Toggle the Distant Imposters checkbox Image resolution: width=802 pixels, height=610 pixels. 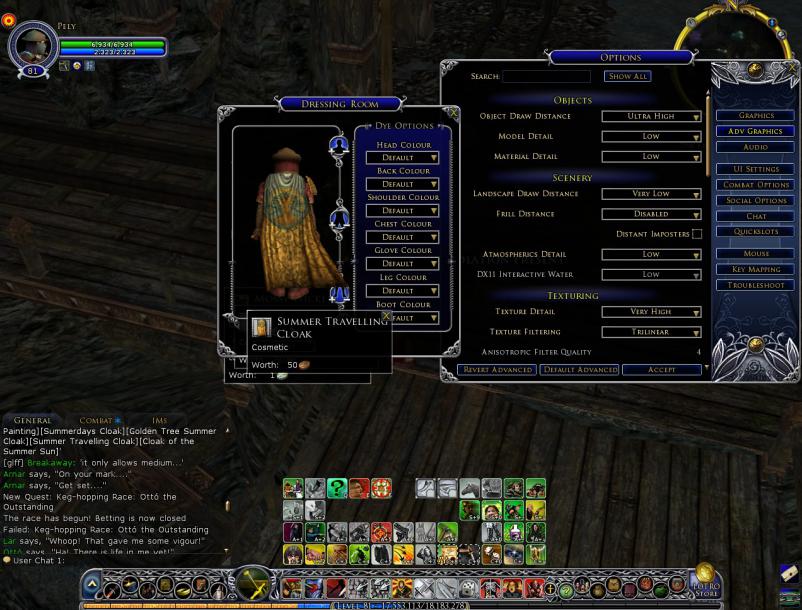[697, 234]
